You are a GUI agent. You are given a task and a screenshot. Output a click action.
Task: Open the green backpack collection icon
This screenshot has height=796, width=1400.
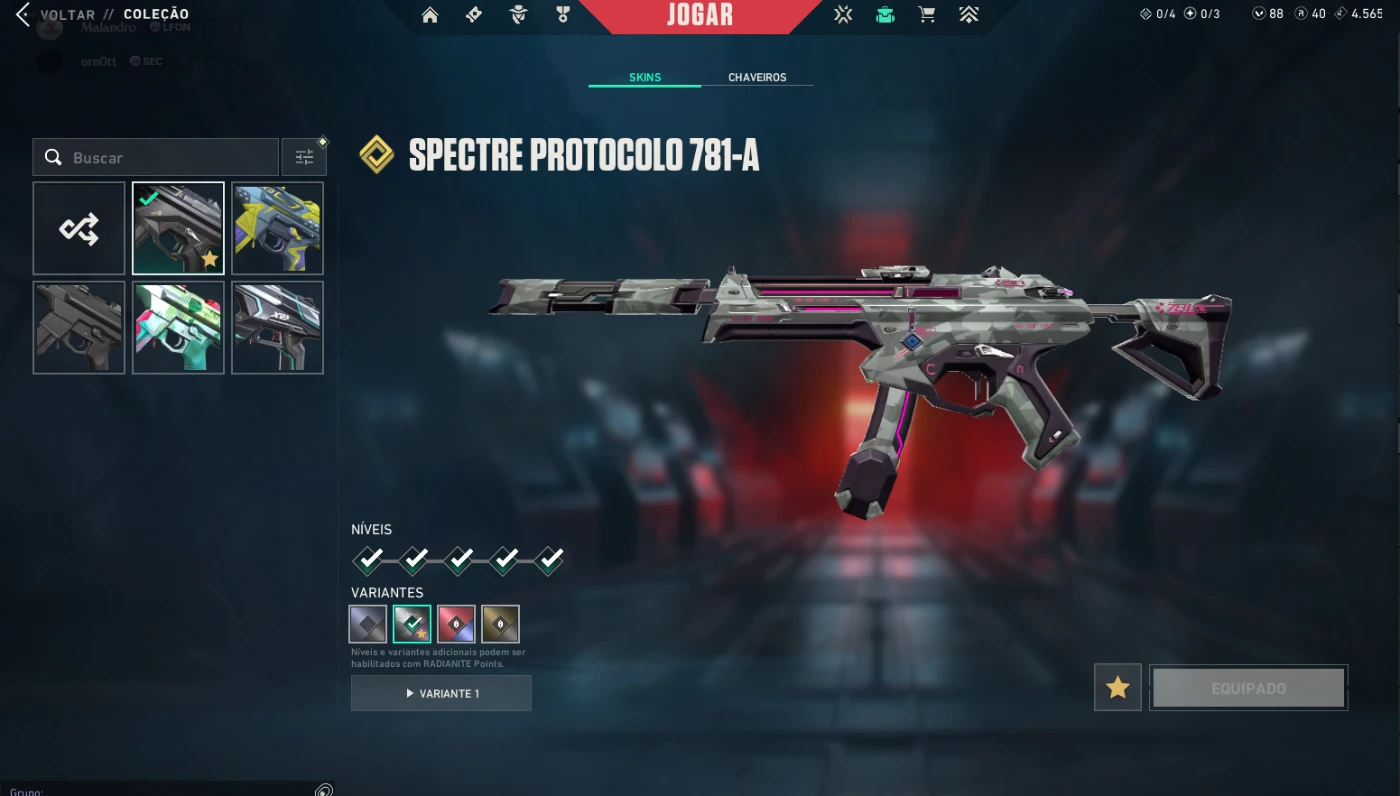(x=885, y=15)
